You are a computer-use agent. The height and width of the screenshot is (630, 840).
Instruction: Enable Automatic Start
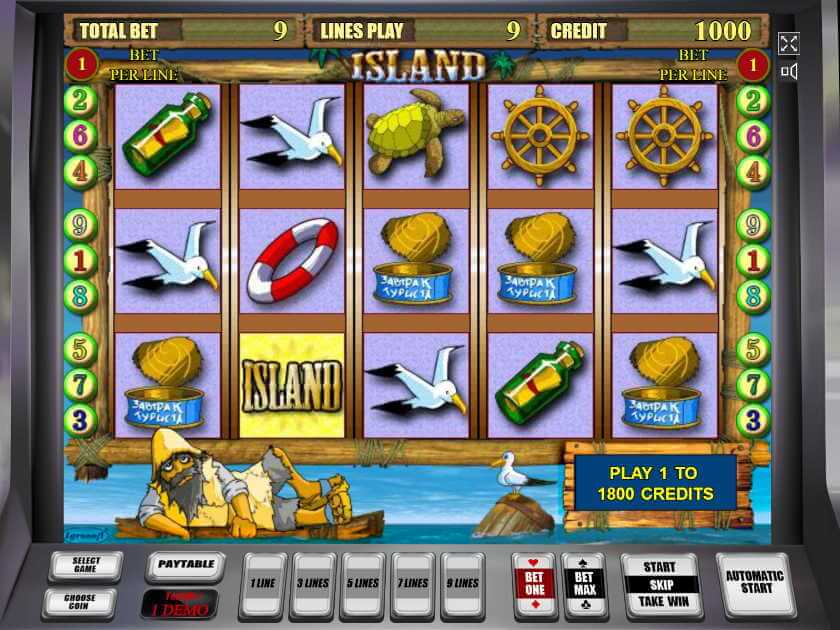click(x=755, y=583)
